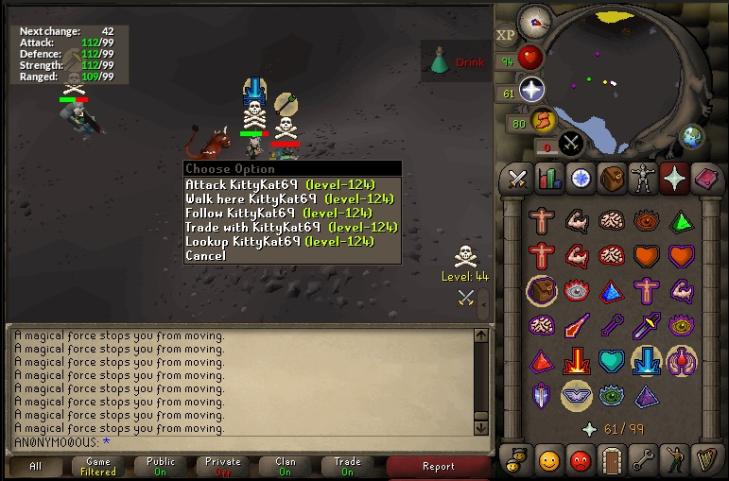The image size is (729, 481).
Task: Open the wrench settings tab
Action: tap(643, 460)
